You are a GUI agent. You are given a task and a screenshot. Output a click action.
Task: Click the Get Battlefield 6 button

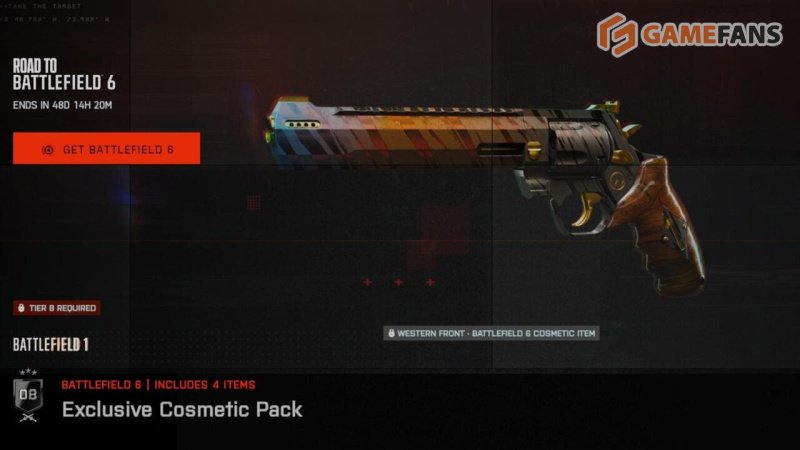pyautogui.click(x=106, y=149)
